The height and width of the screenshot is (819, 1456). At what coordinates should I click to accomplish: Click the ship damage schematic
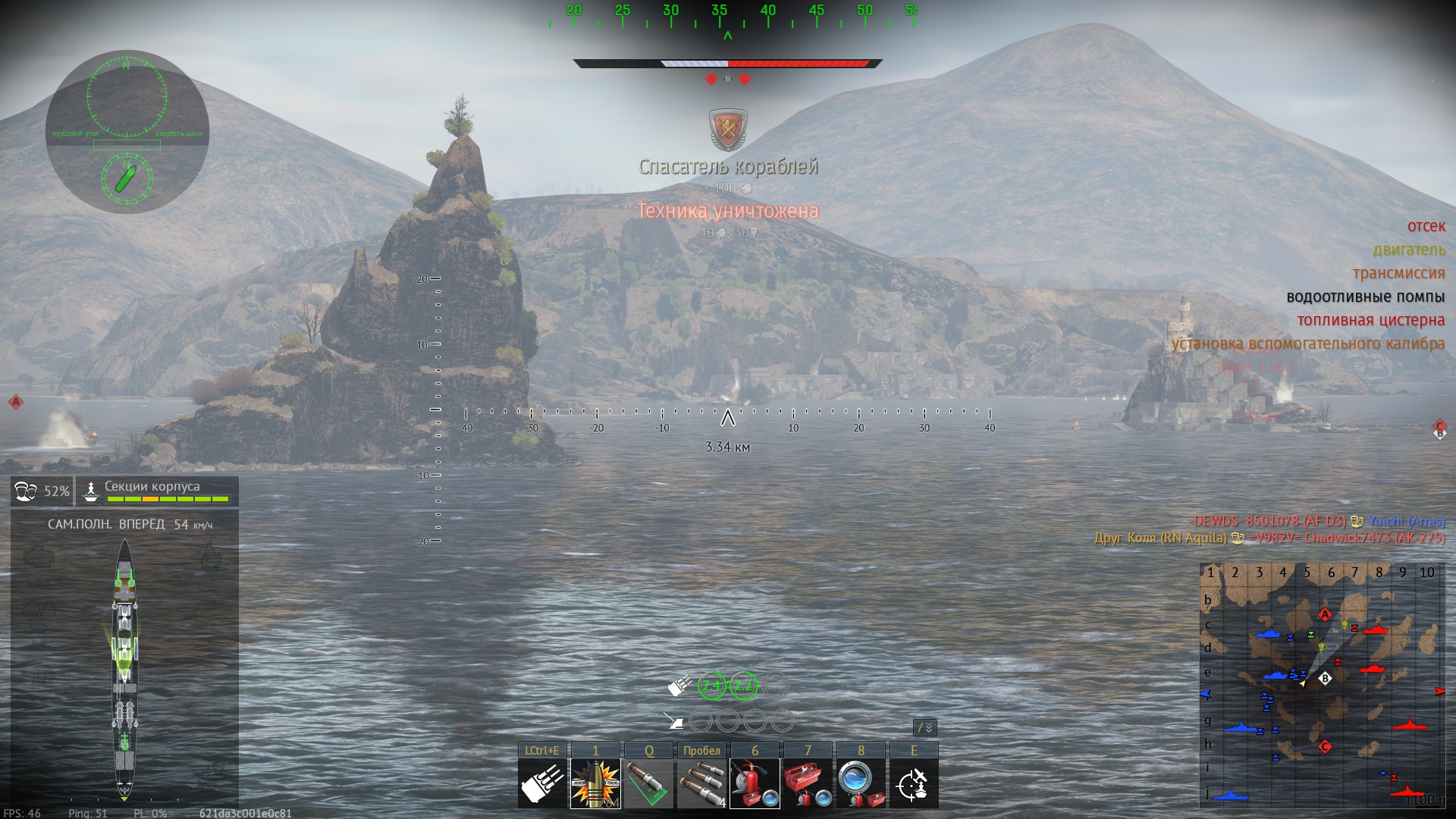(x=125, y=667)
